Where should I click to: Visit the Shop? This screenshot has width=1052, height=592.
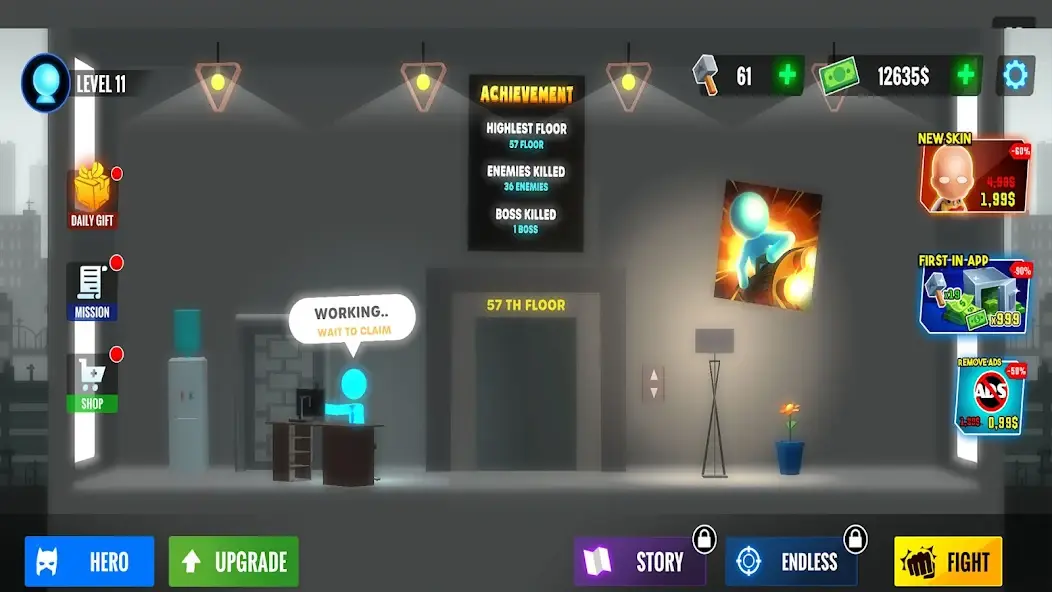point(92,383)
